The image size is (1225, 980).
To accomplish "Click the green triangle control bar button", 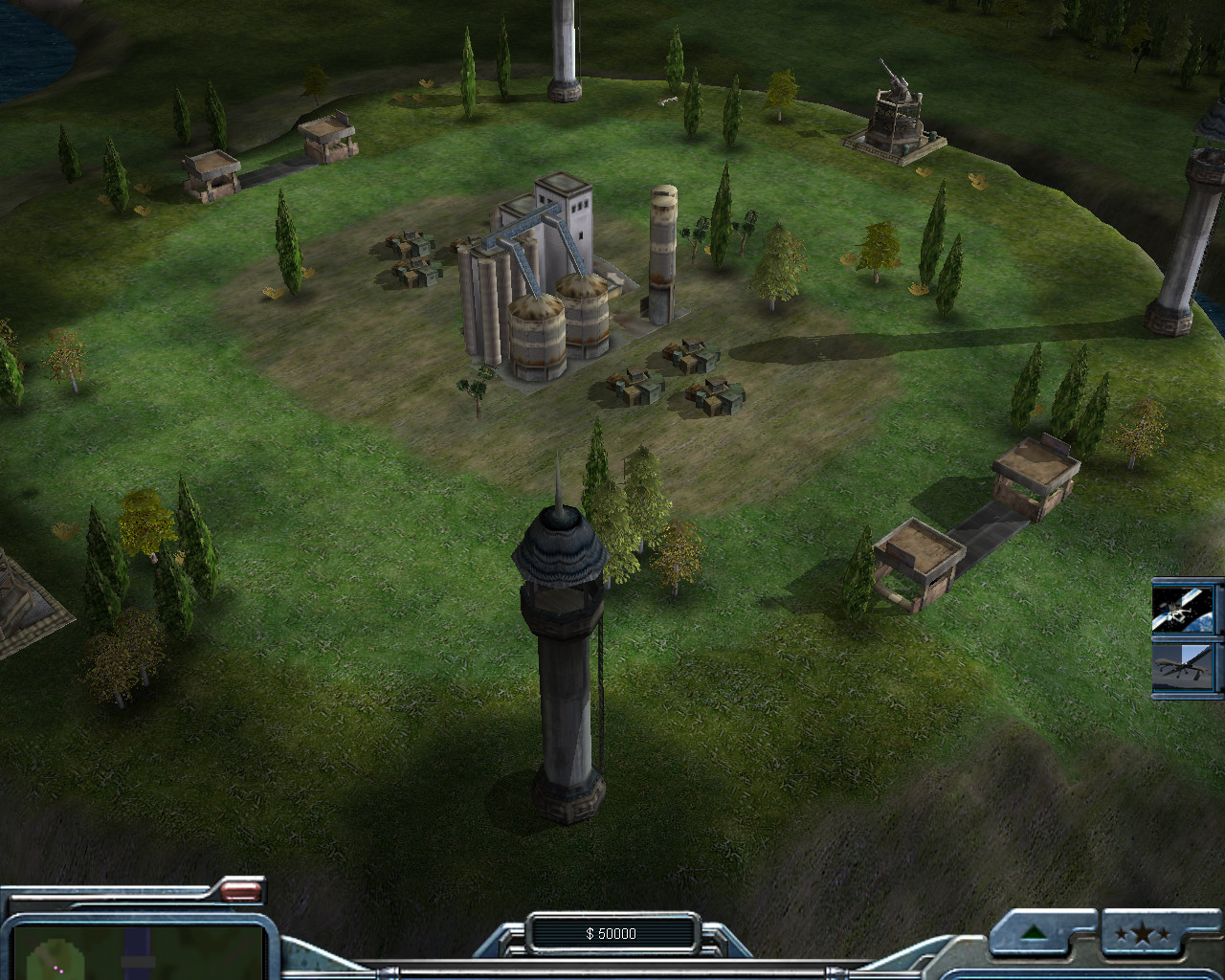I will pyautogui.click(x=1034, y=932).
